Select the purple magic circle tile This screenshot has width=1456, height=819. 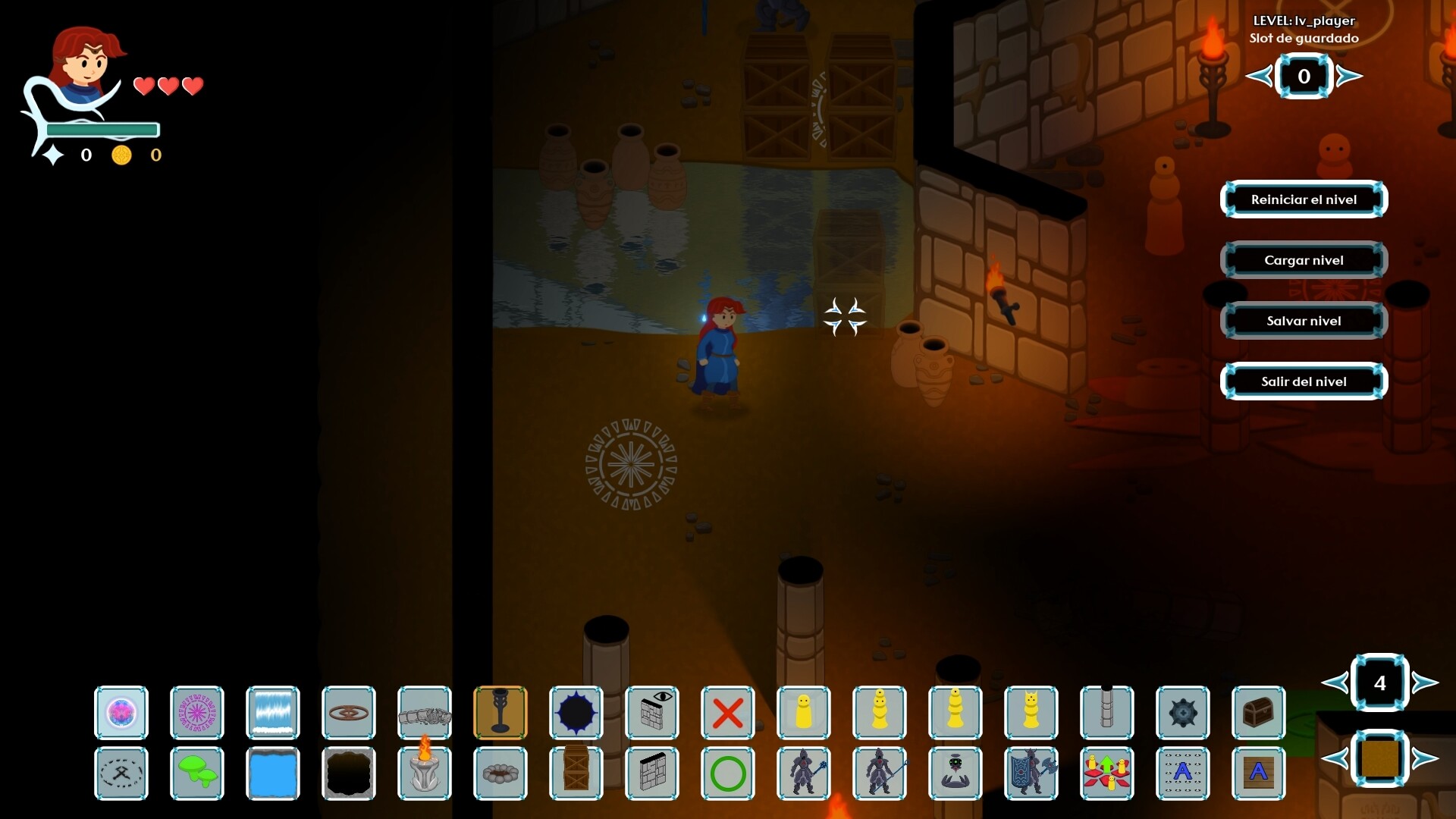click(197, 713)
